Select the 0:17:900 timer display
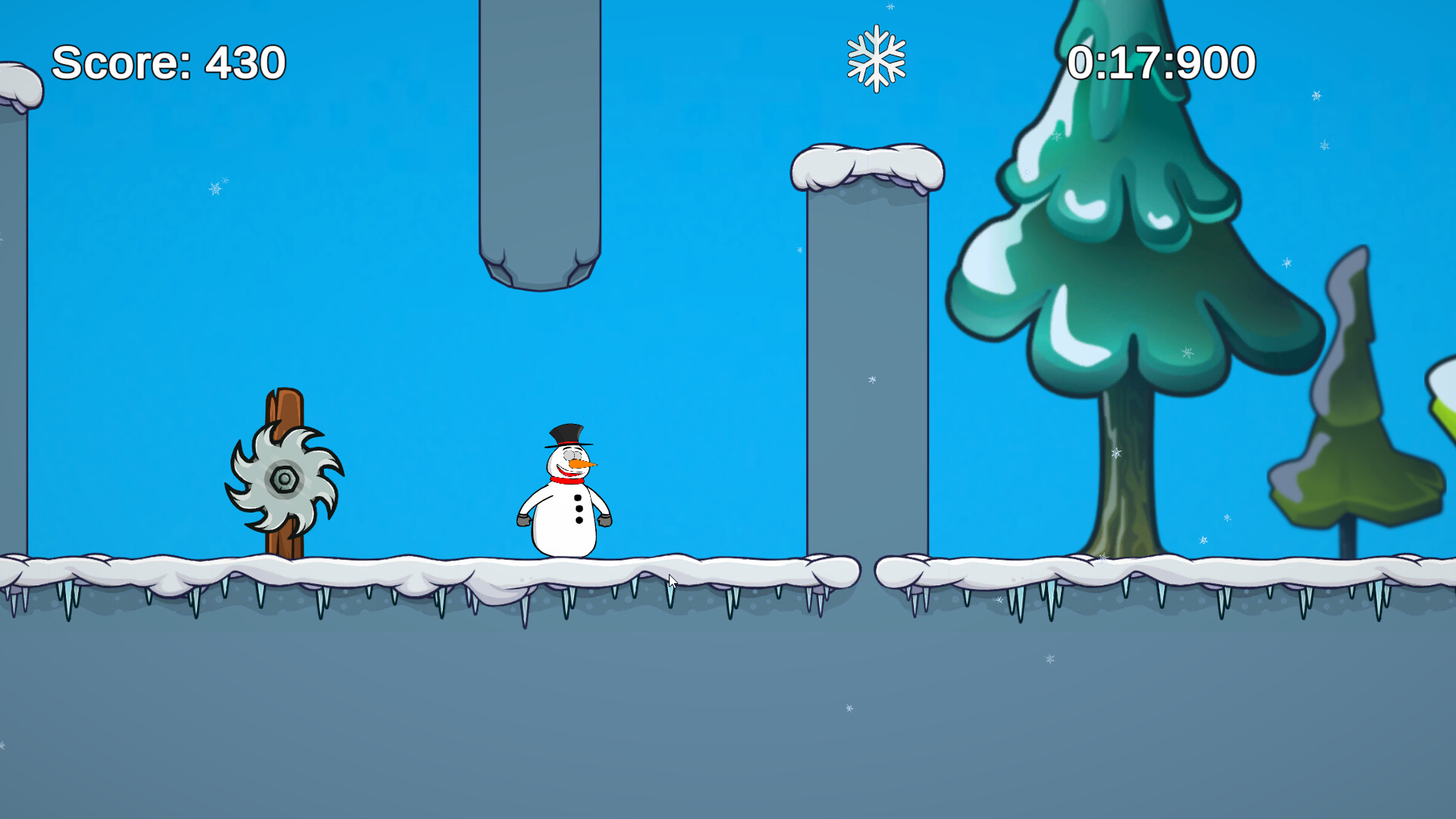 (x=1160, y=64)
